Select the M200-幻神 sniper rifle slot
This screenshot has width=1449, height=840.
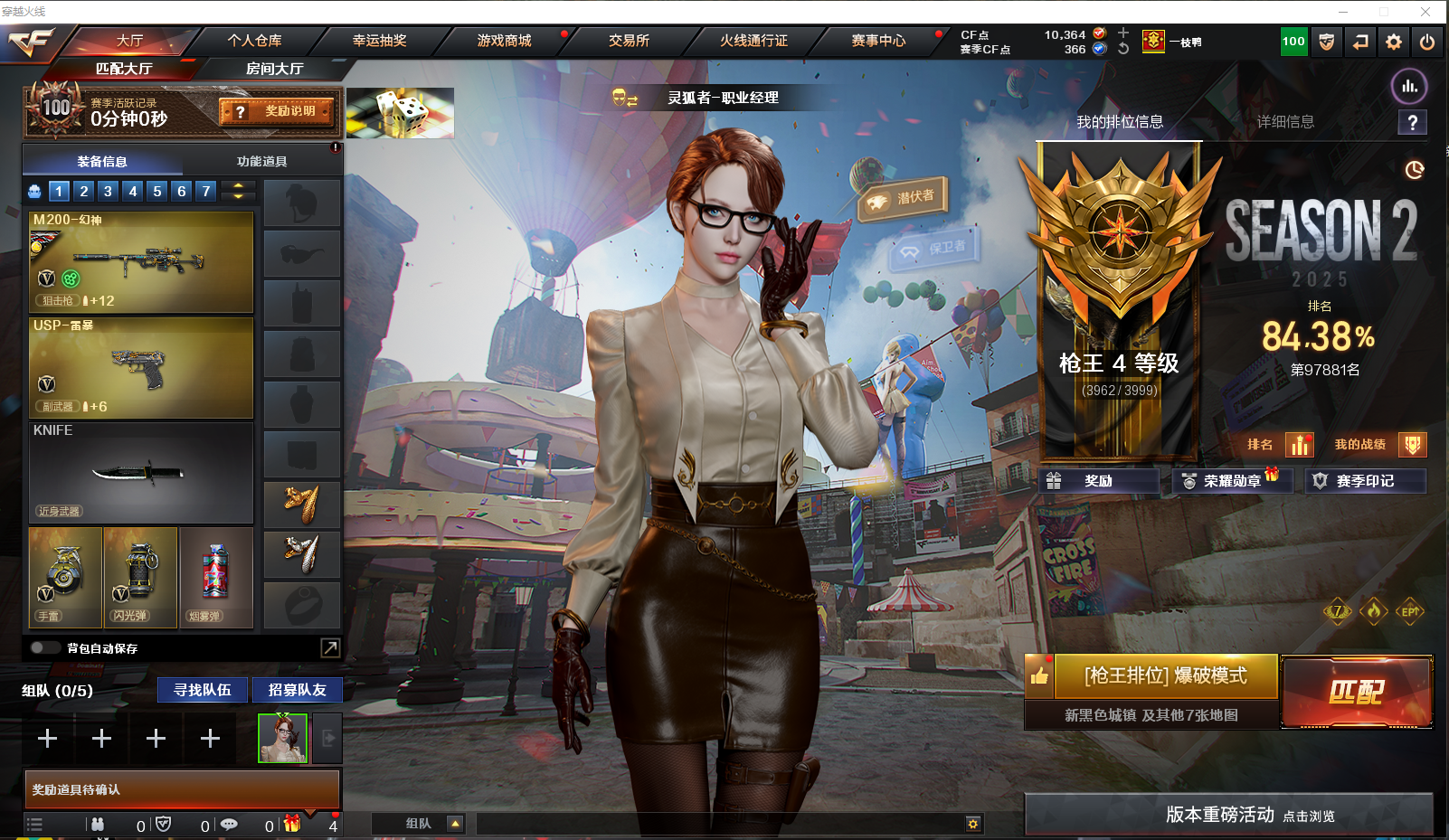point(141,262)
